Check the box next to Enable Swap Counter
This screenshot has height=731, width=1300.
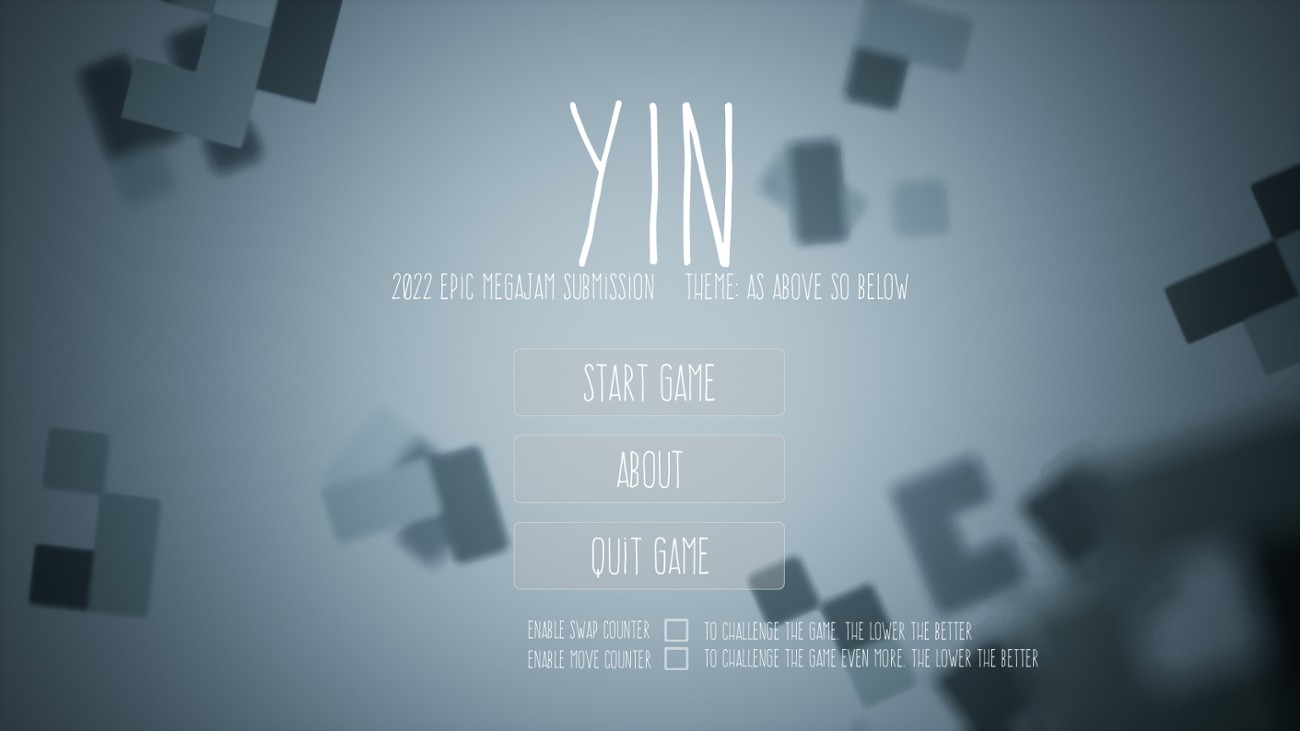click(x=676, y=630)
